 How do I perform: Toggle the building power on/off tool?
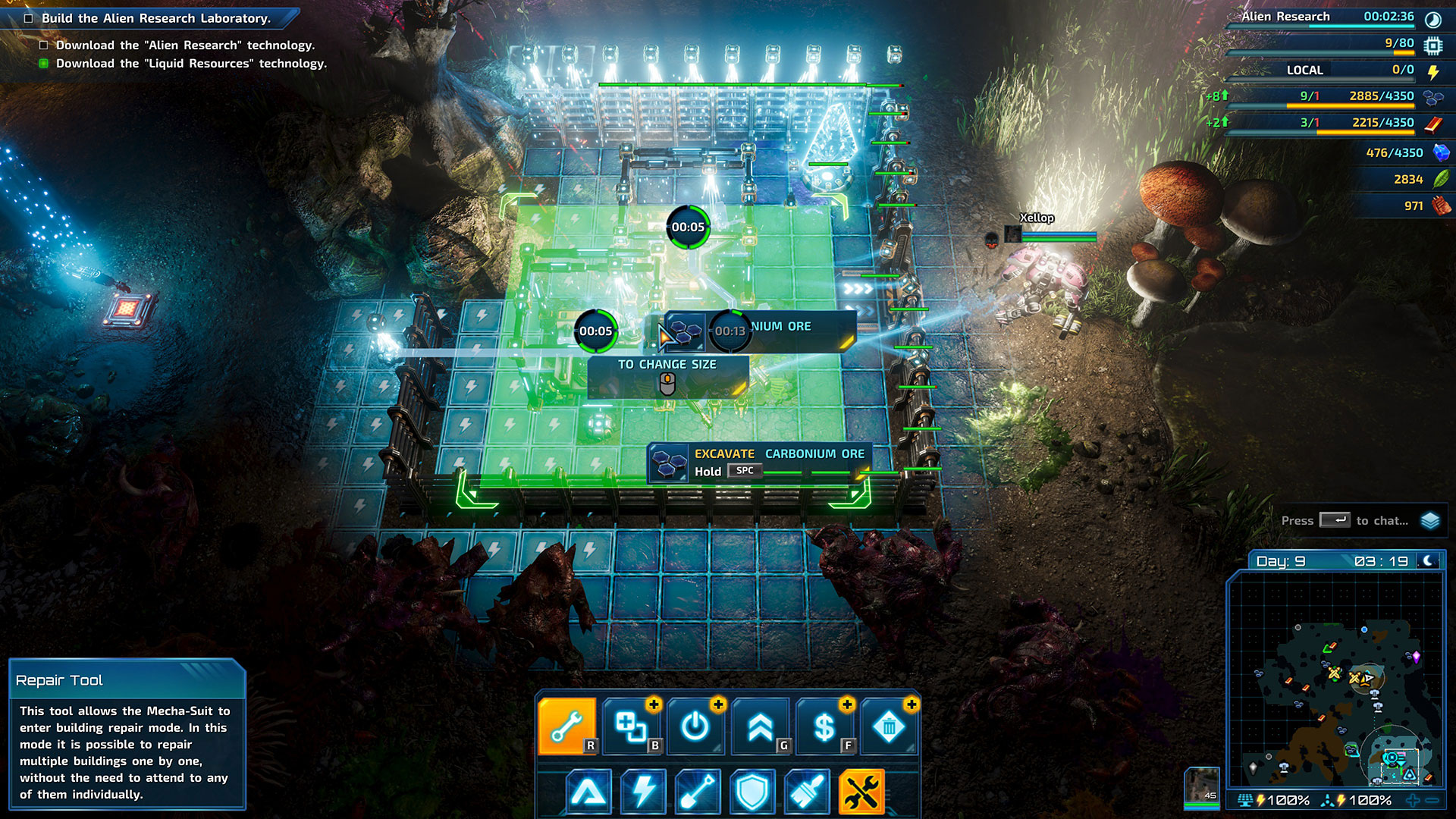695,726
